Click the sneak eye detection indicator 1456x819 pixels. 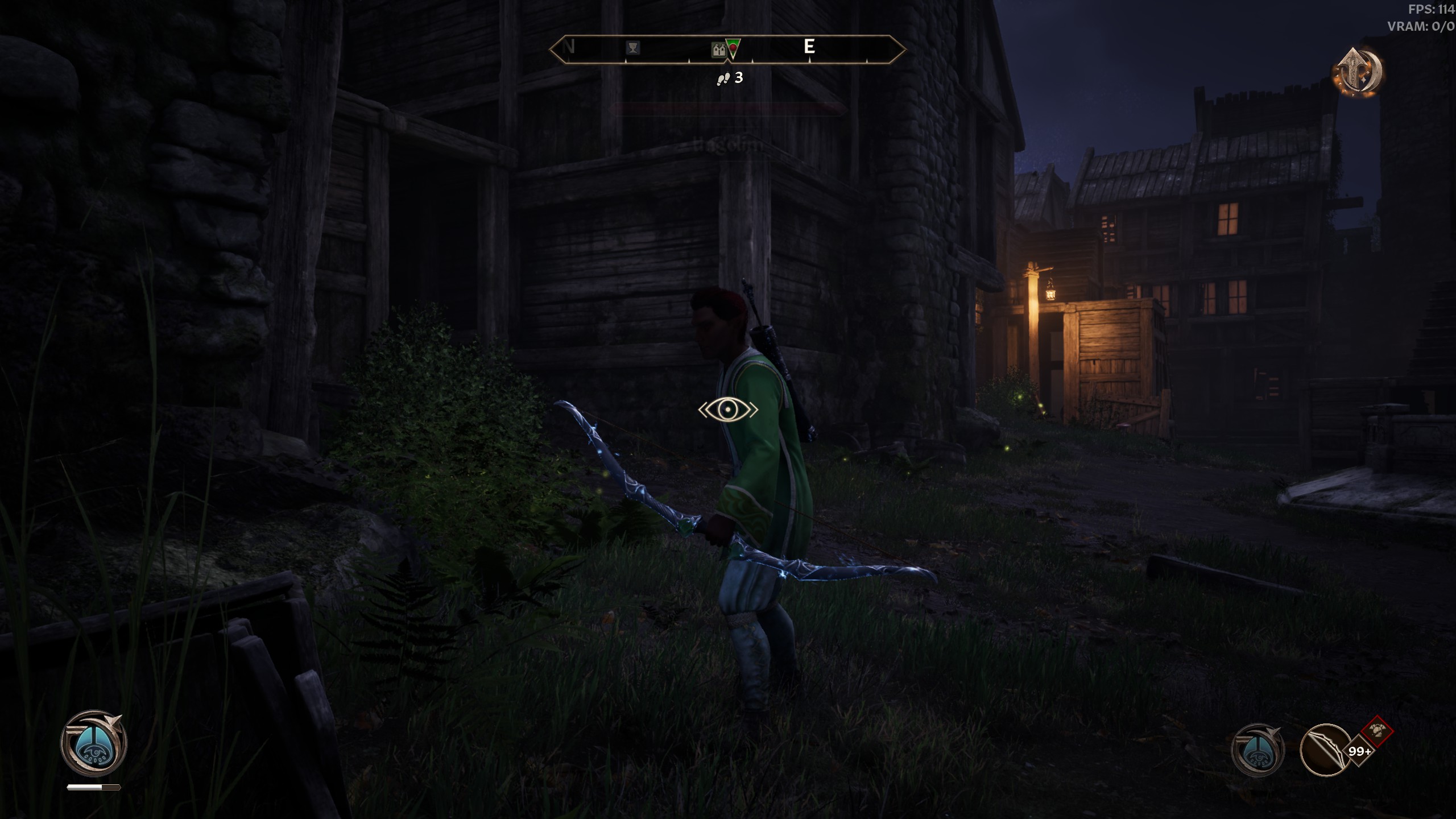click(x=728, y=409)
